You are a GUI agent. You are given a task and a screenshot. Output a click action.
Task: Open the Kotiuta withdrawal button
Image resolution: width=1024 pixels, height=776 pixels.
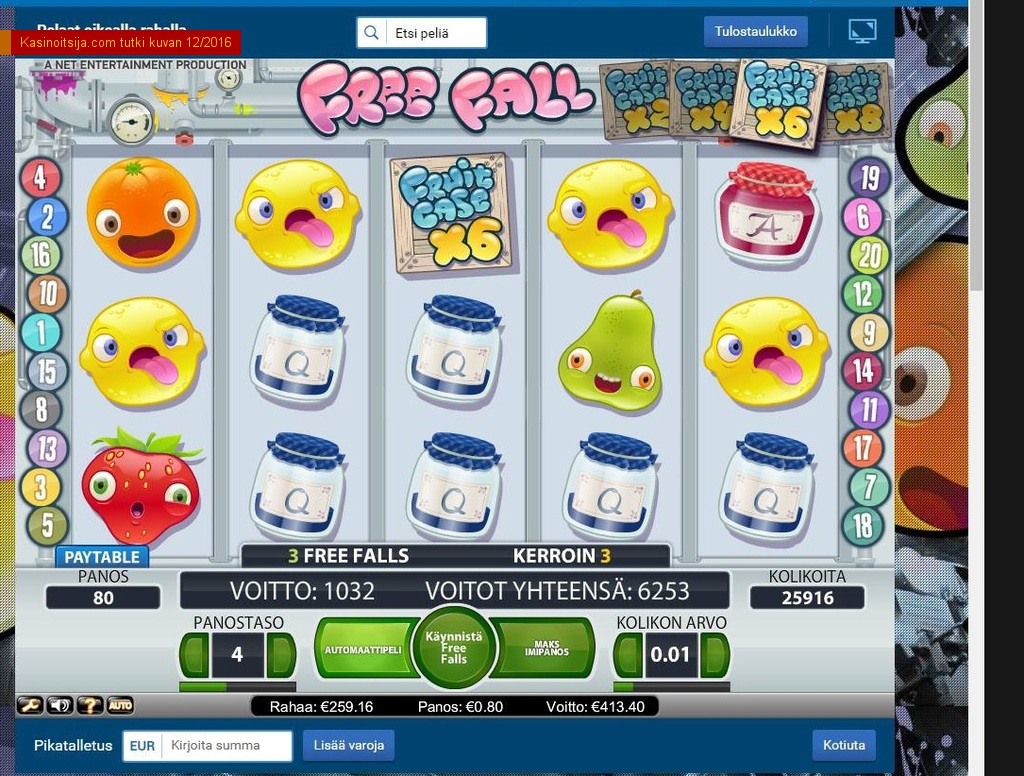[843, 746]
